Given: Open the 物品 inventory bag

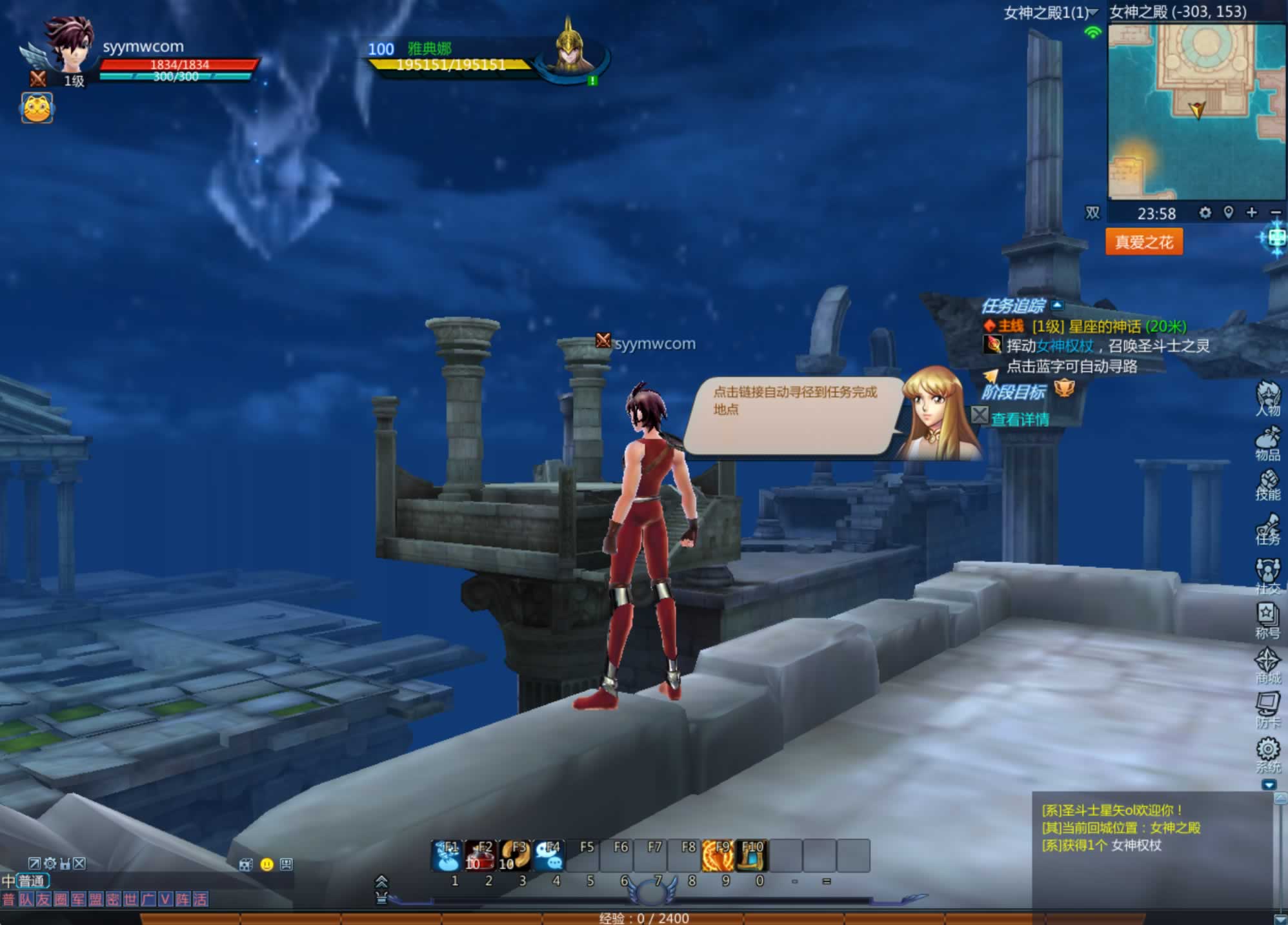Looking at the screenshot, I should (1267, 445).
